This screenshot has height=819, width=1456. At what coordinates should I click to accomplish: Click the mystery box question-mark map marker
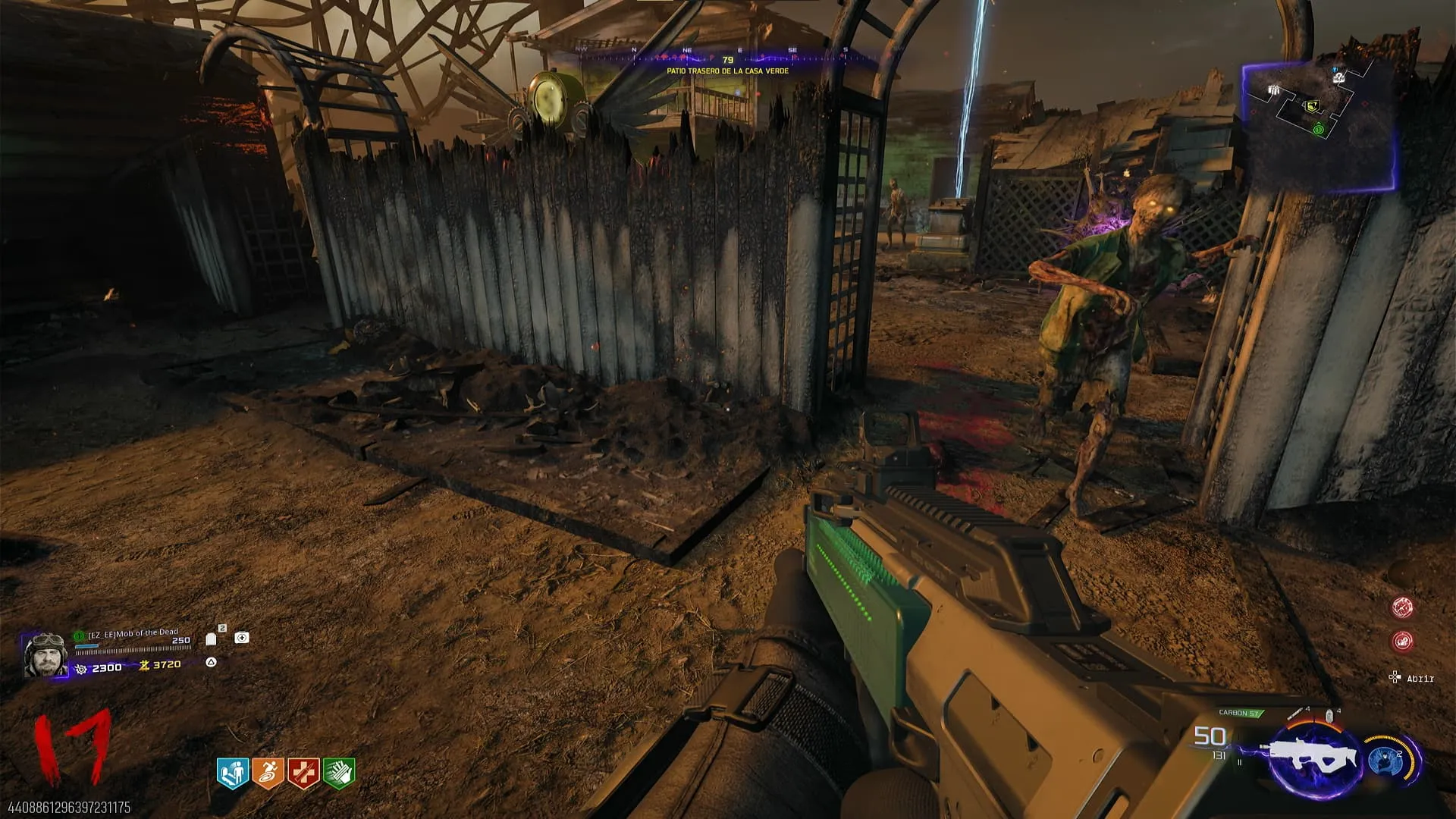coord(1339,77)
